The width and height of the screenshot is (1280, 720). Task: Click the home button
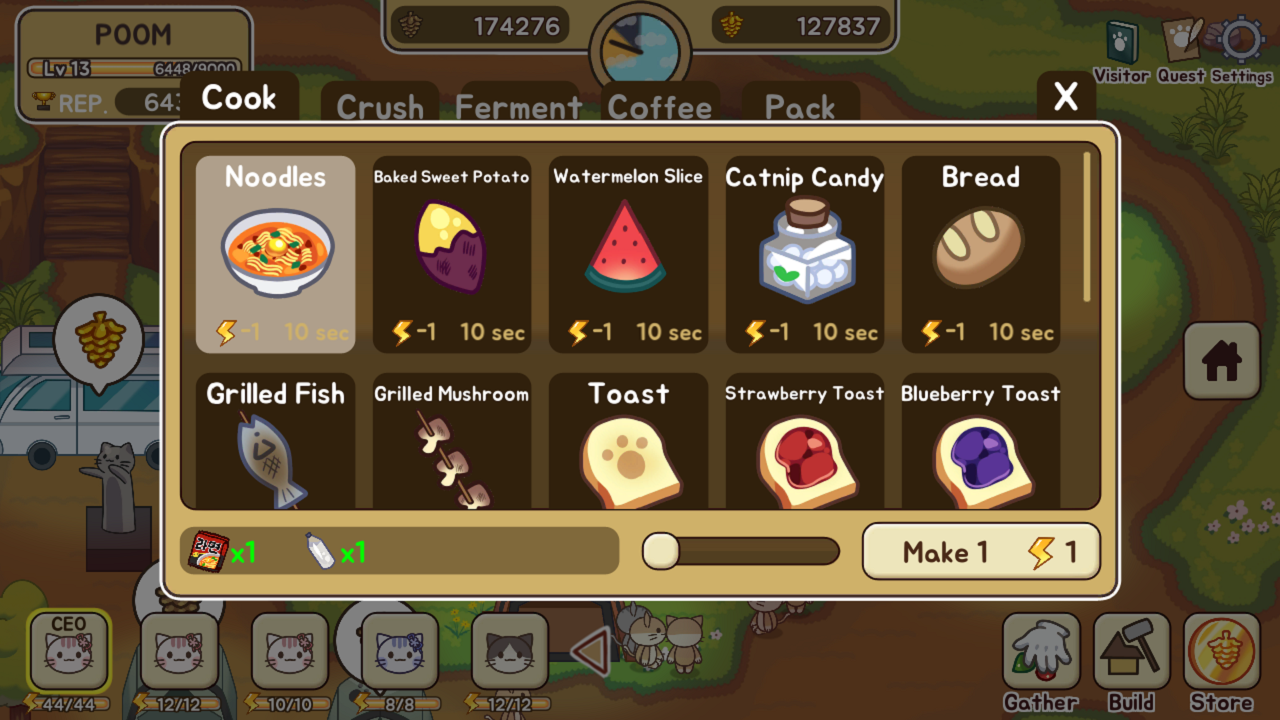[1221, 361]
